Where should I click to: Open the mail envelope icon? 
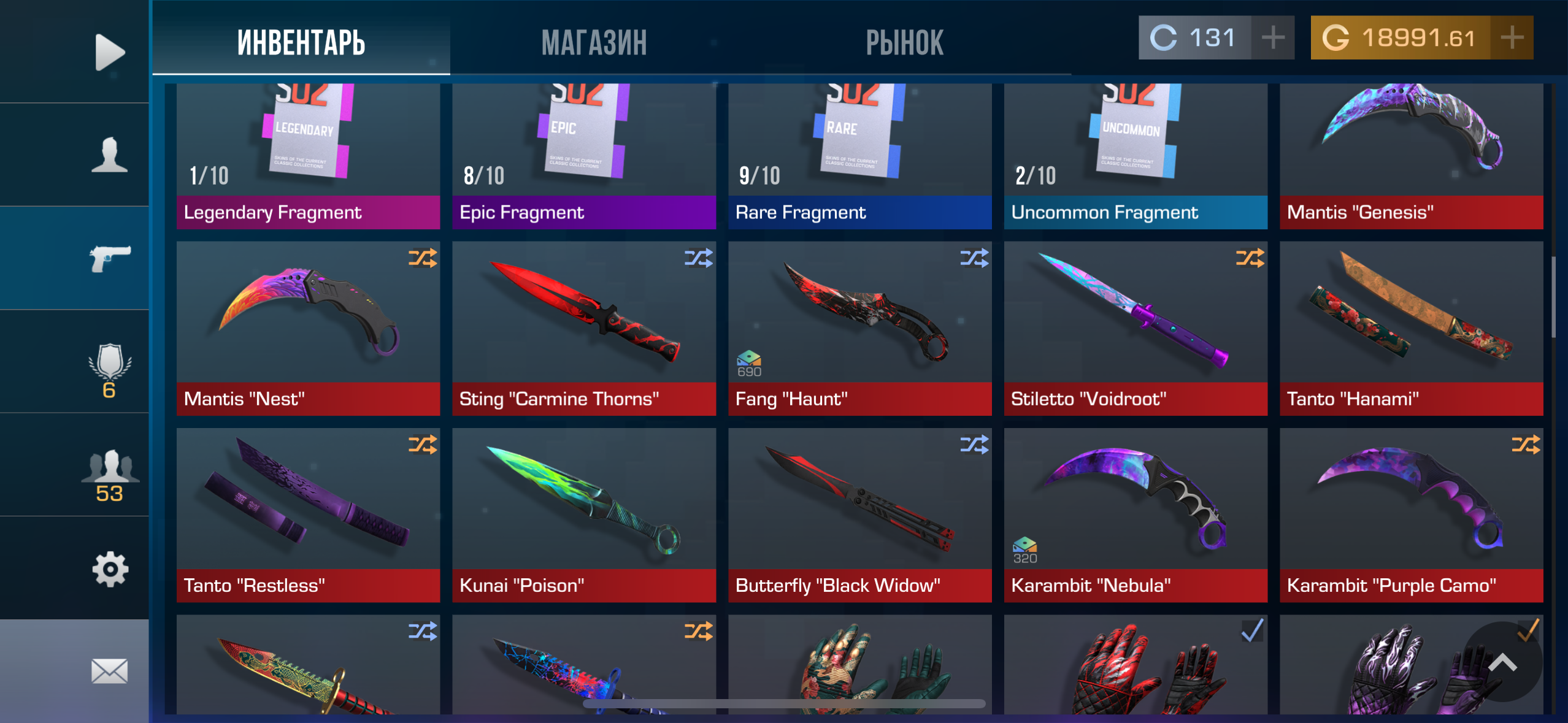coord(110,670)
